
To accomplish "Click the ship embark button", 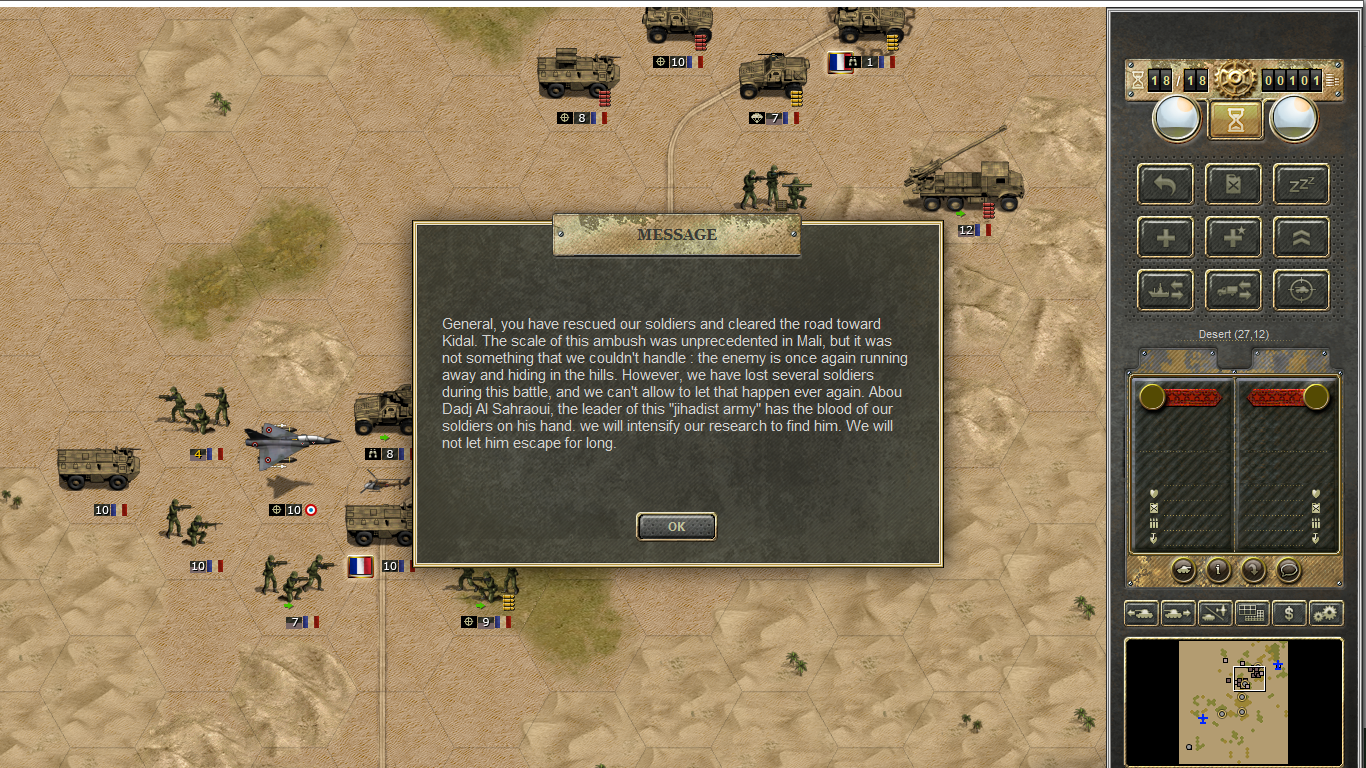I will coord(1165,290).
